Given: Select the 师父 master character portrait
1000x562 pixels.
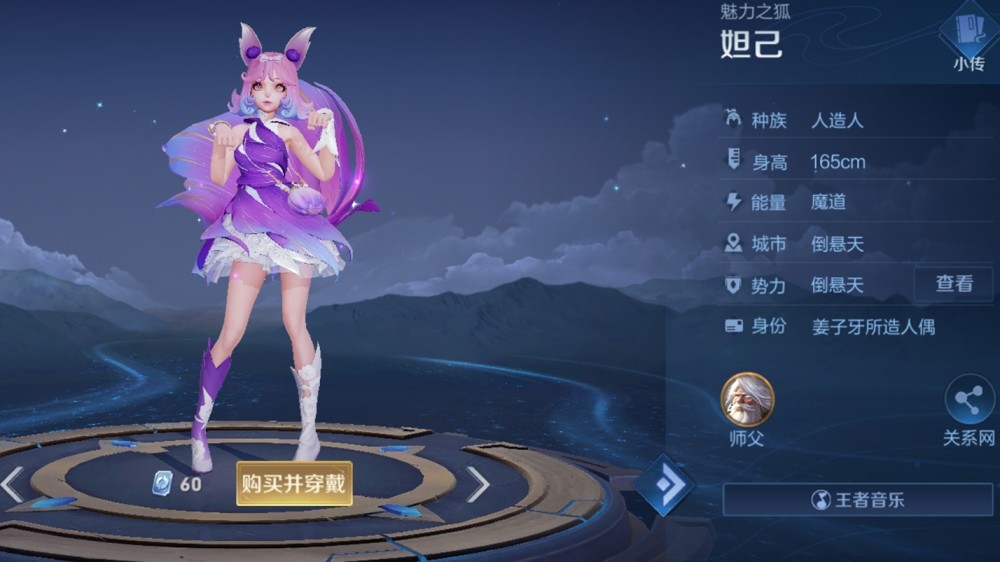Looking at the screenshot, I should click(747, 399).
